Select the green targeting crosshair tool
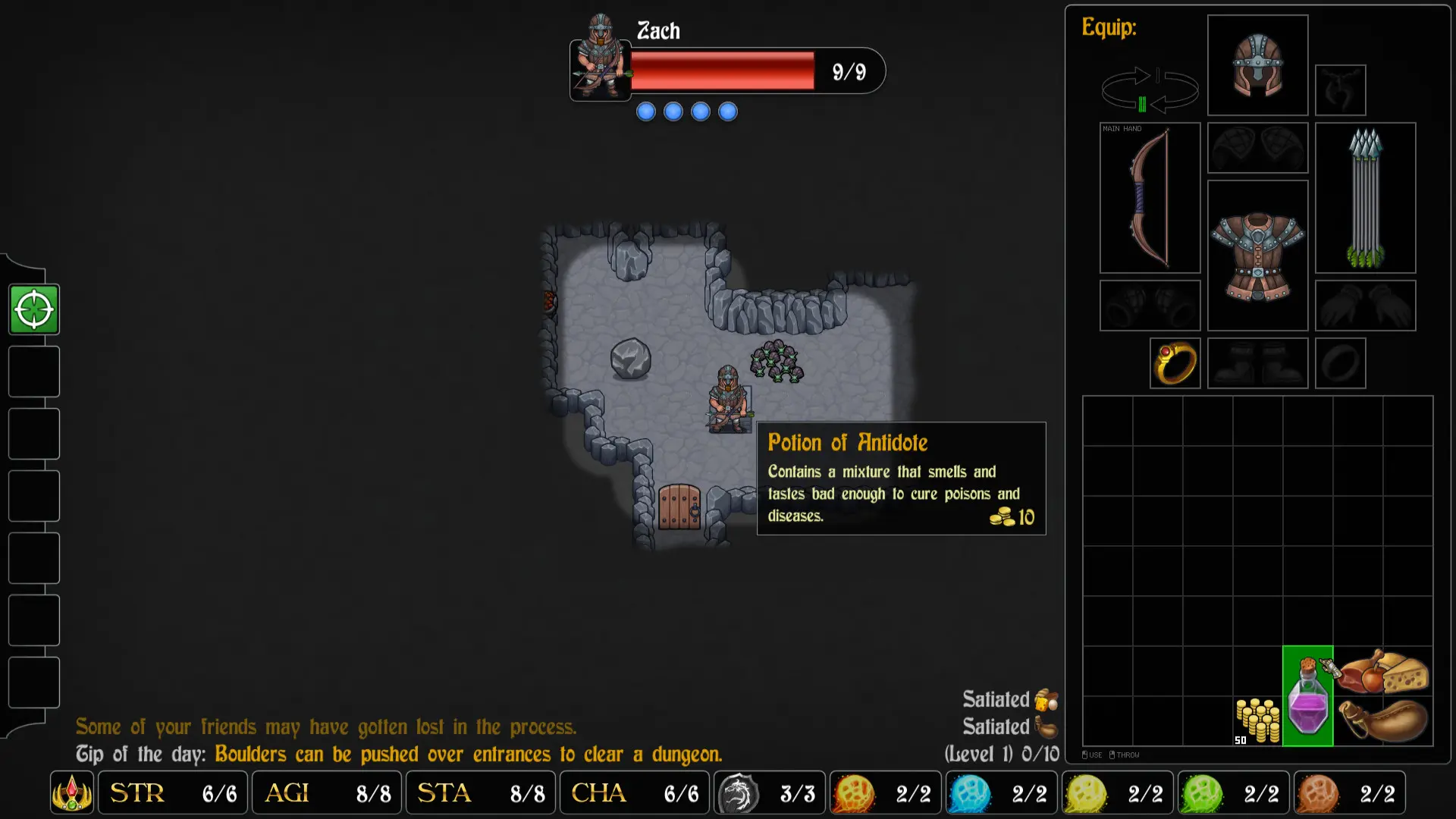 tap(33, 309)
